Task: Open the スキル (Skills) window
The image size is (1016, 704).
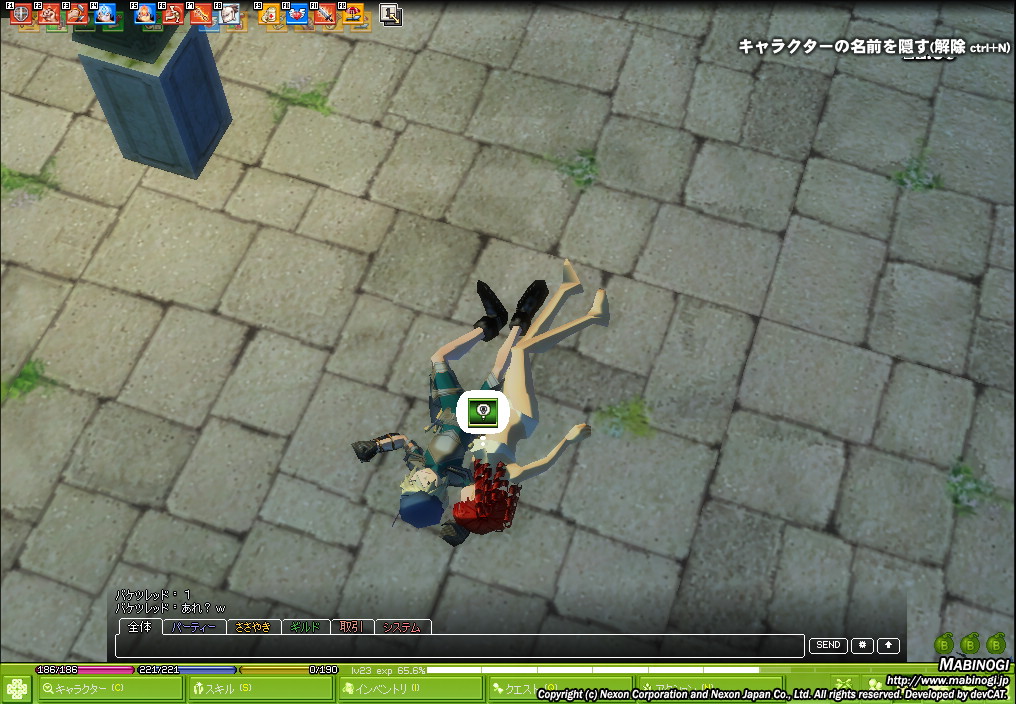Action: click(260, 688)
